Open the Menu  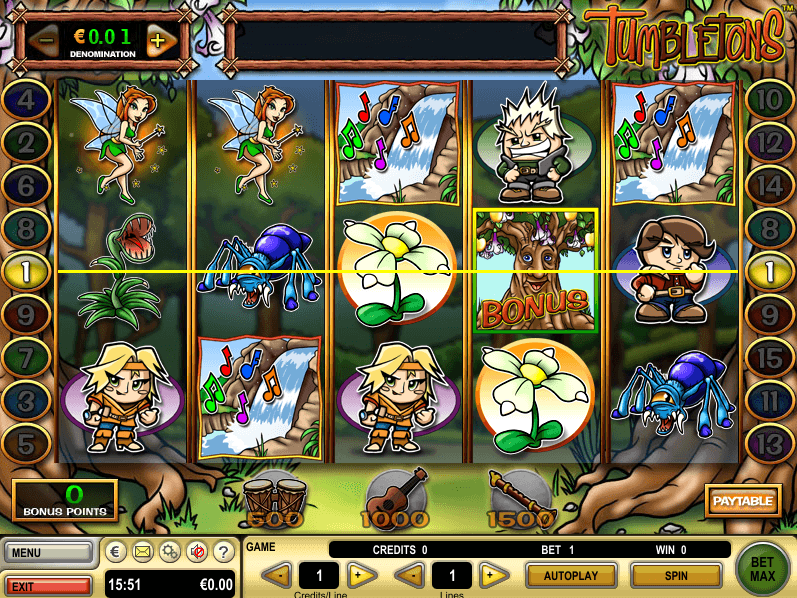click(47, 551)
